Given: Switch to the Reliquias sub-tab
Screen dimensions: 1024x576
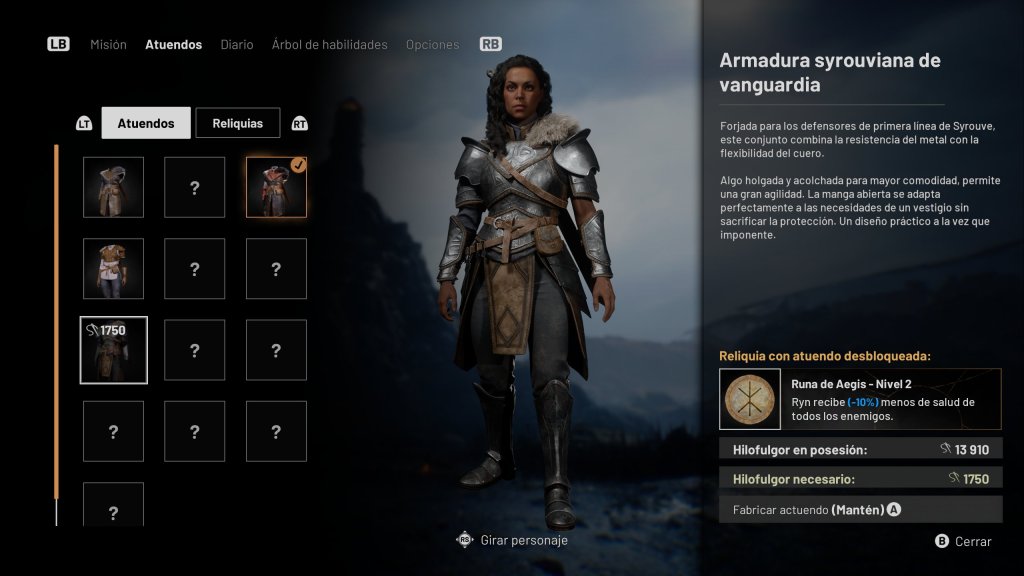Looking at the screenshot, I should click(237, 123).
